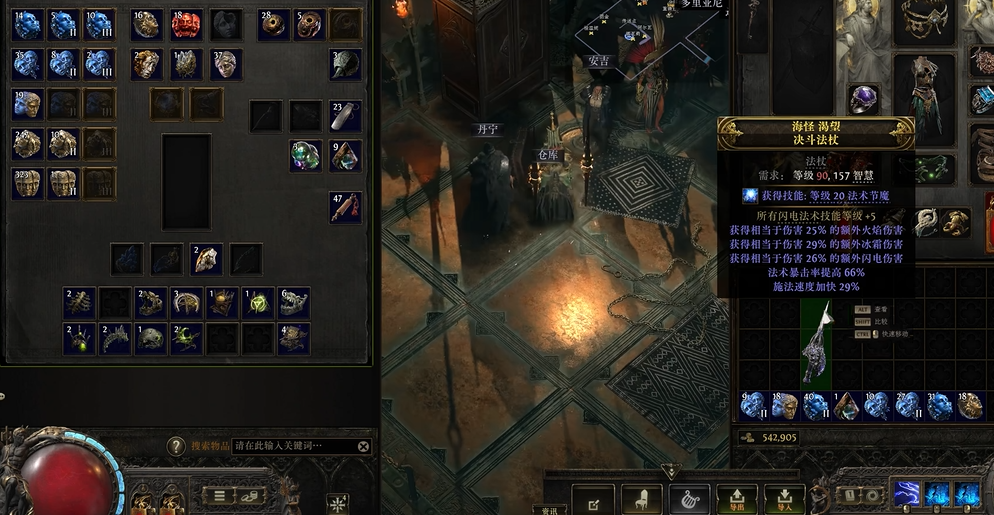Type in the stash item search box

294,447
